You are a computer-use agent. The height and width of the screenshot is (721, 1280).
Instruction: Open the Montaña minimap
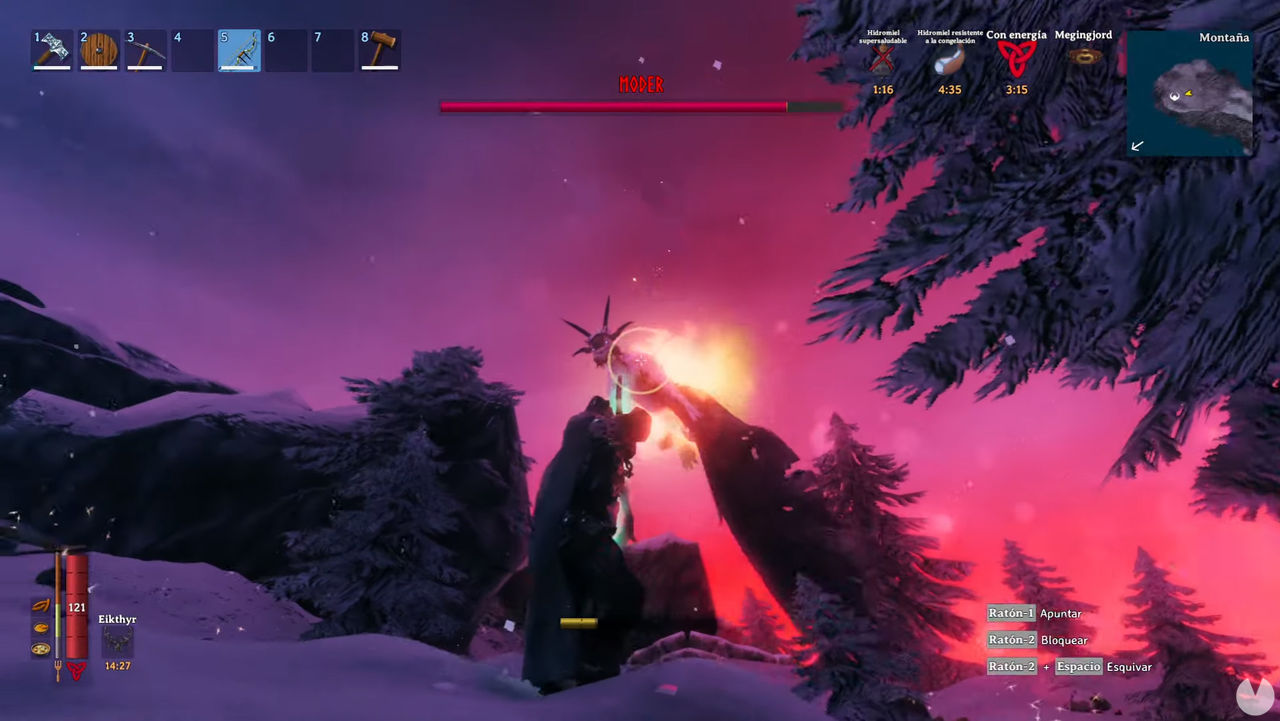pyautogui.click(x=1190, y=93)
